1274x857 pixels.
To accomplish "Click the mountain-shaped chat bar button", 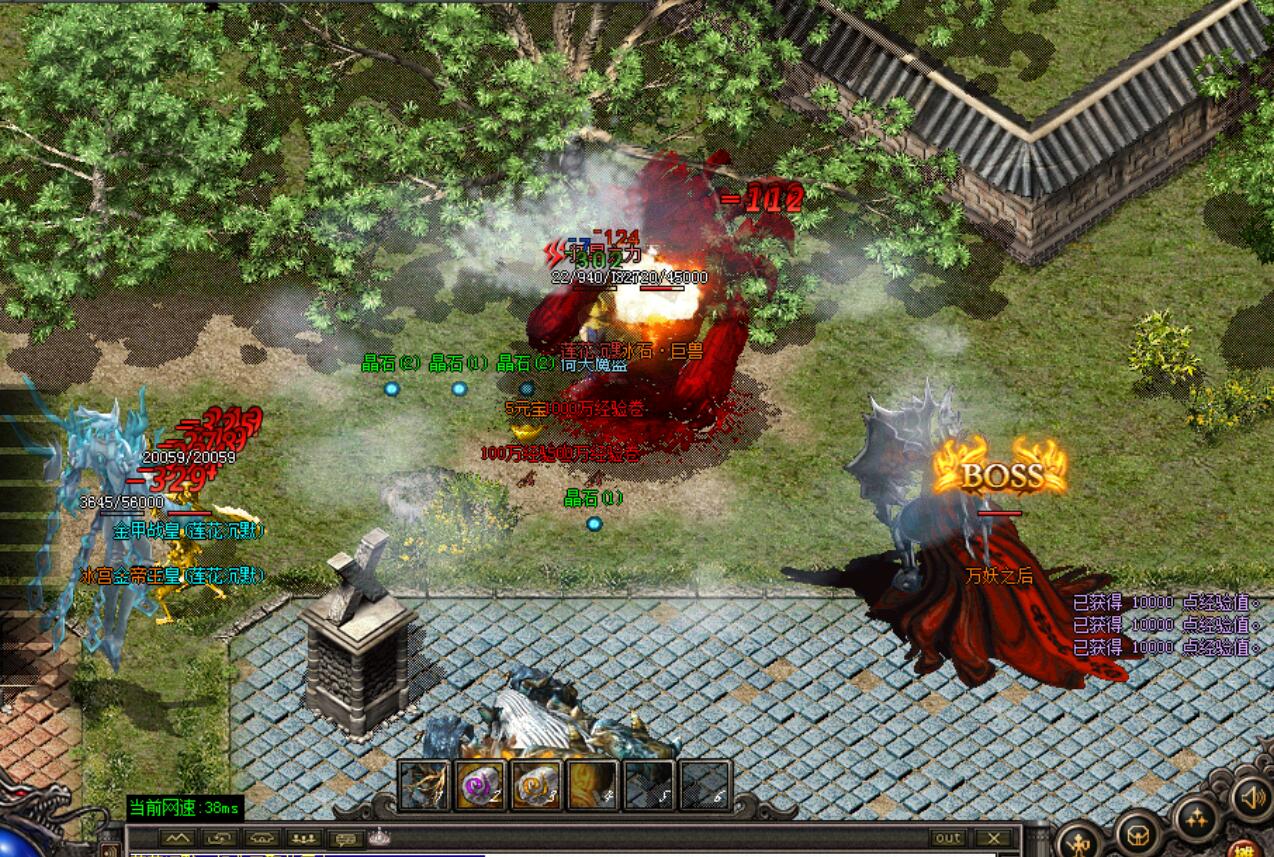I will coord(176,838).
